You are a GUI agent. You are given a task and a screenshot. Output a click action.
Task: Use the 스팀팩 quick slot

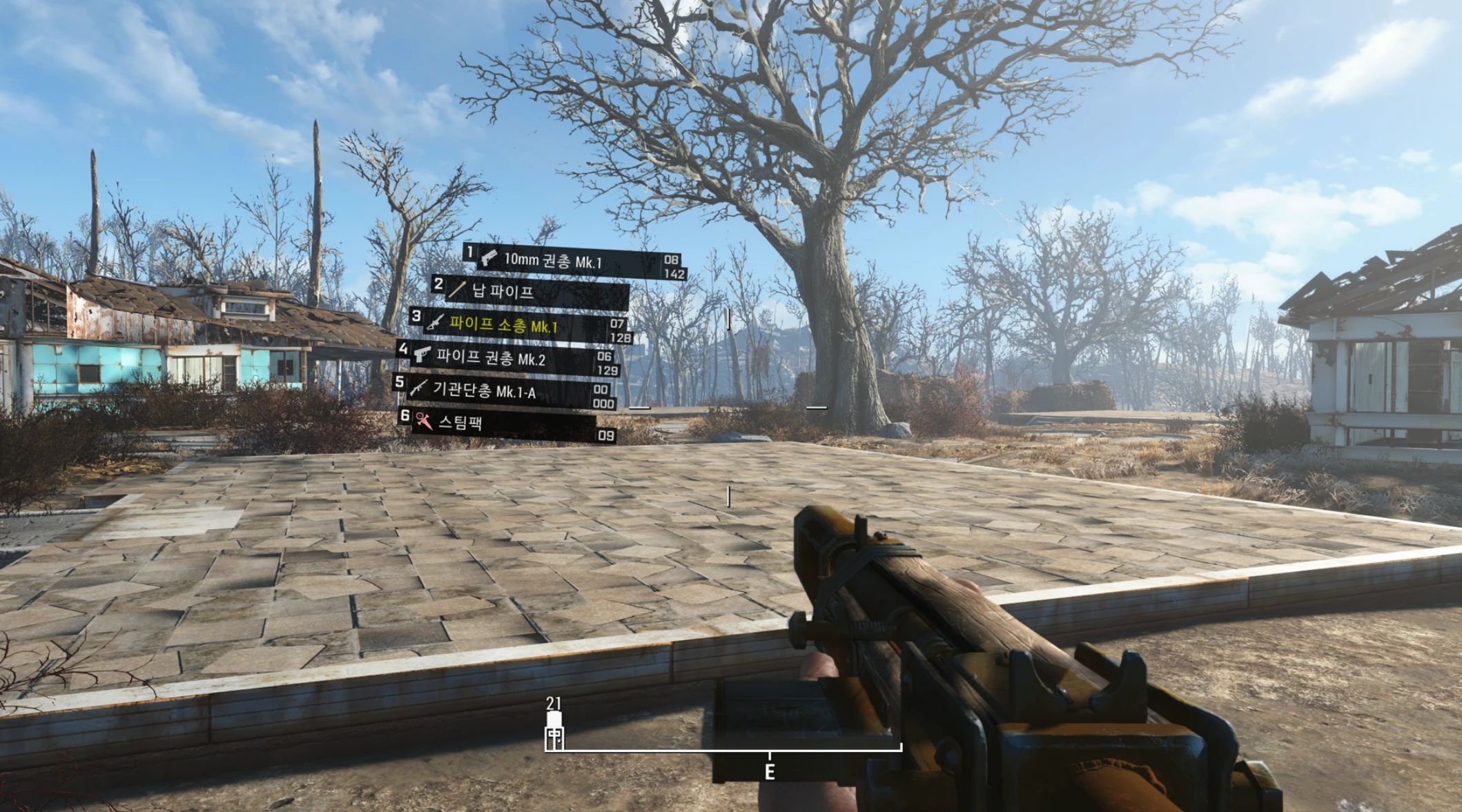tap(460, 422)
